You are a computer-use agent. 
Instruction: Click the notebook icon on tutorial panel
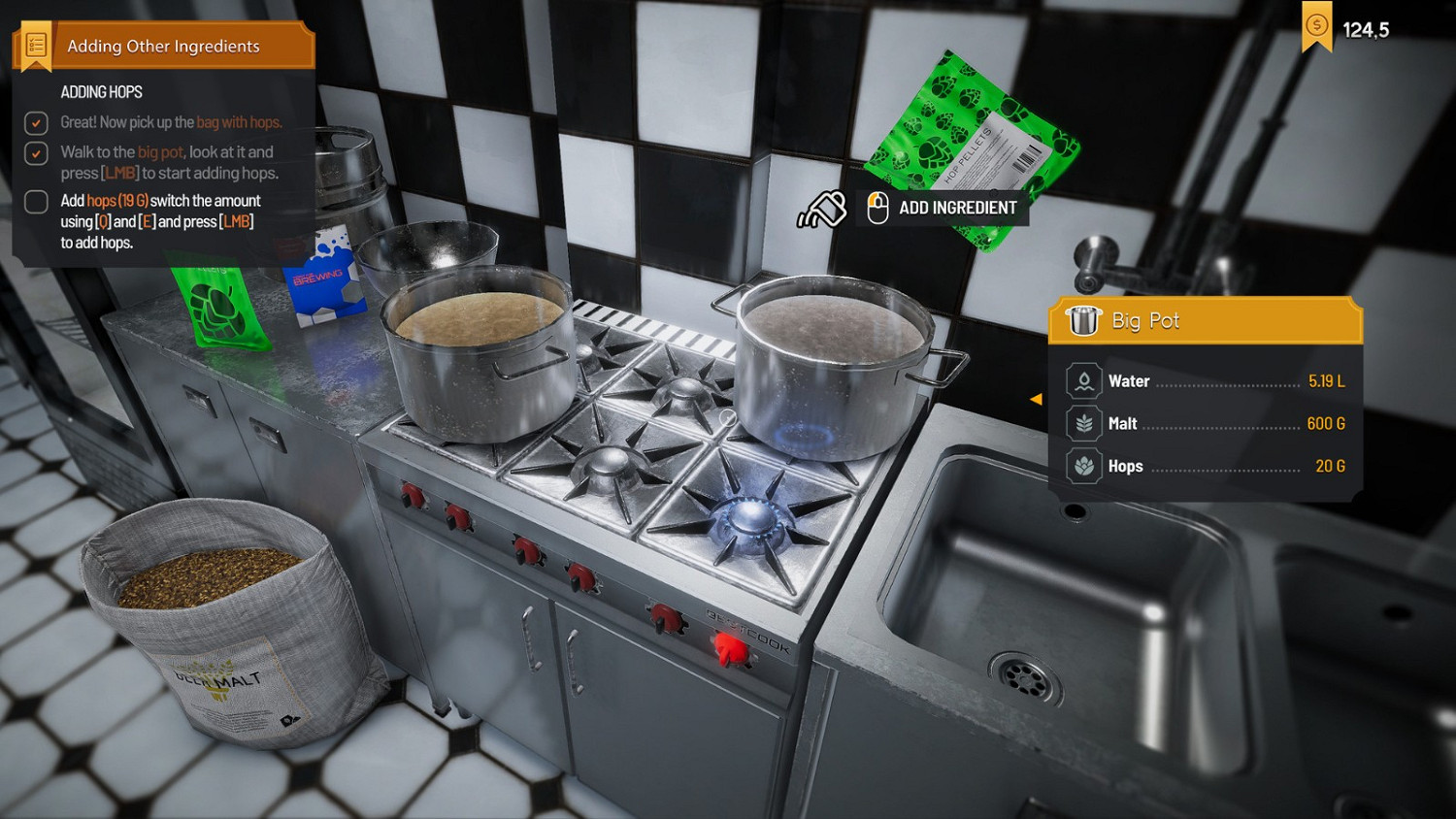click(35, 43)
